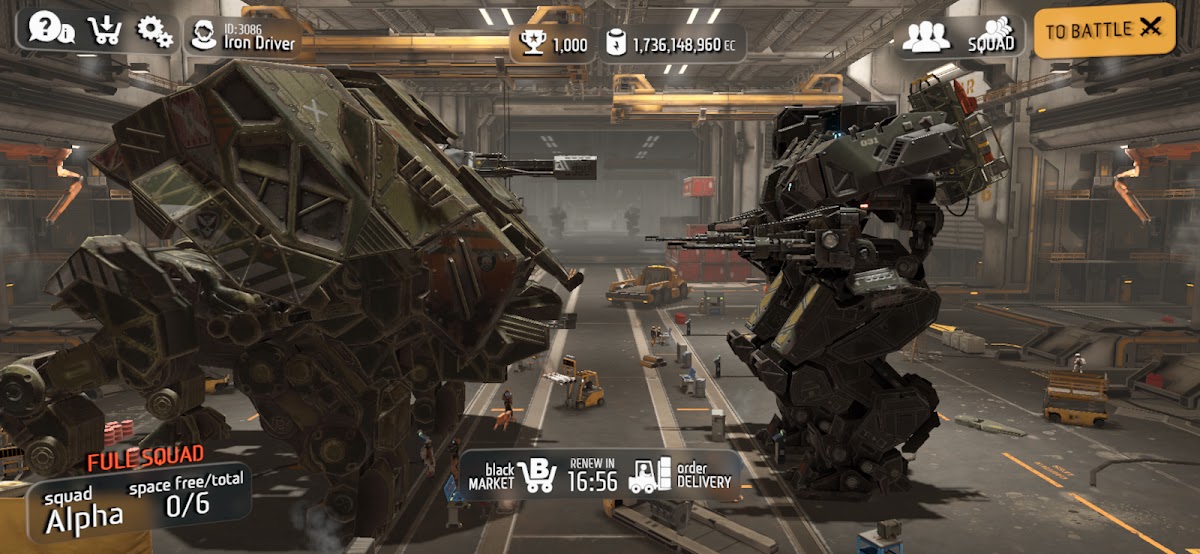Open the EC currency balance panel
Viewport: 1200px width, 554px height.
(673, 45)
